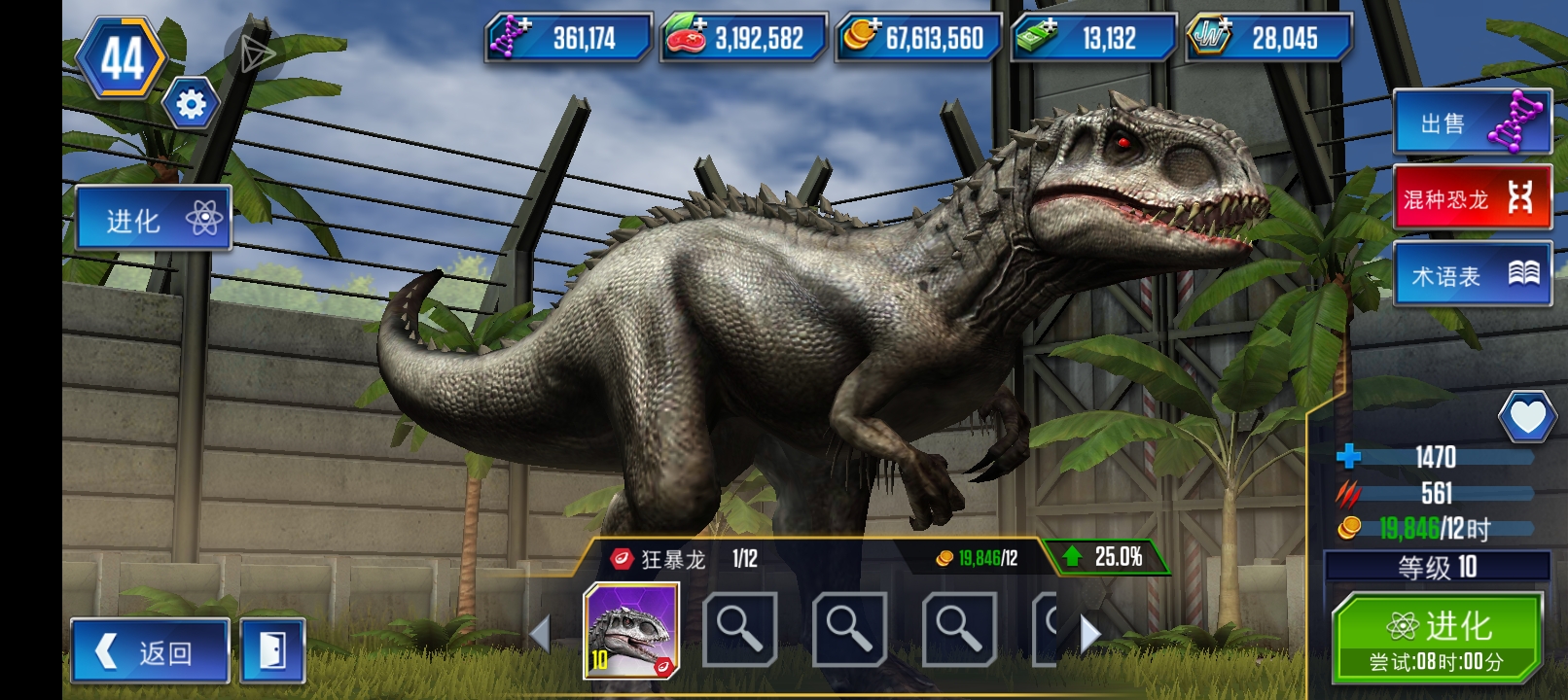The width and height of the screenshot is (1568, 700).
Task: Click the exit door icon button
Action: (272, 651)
